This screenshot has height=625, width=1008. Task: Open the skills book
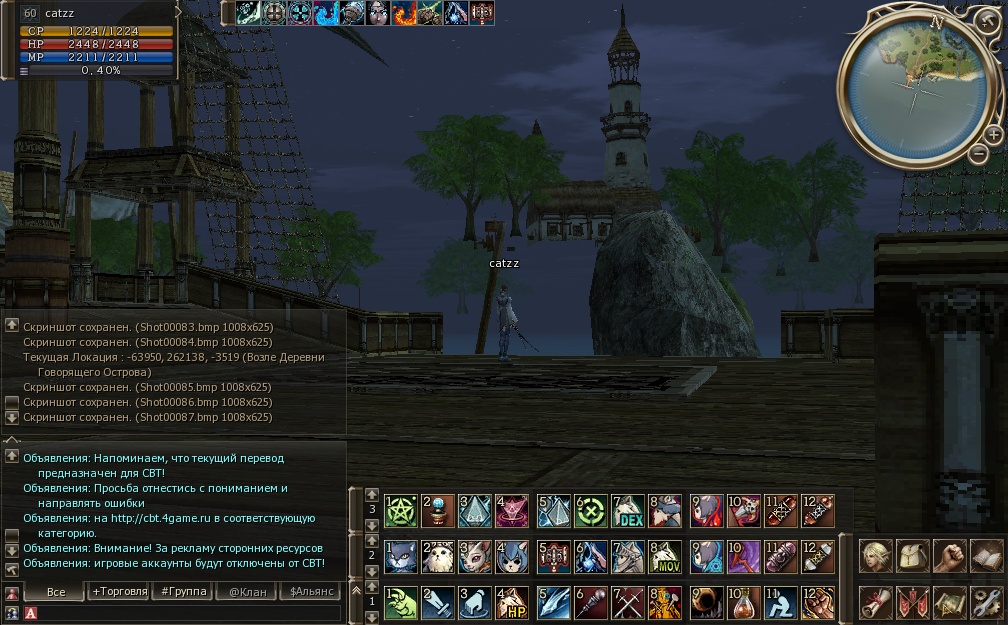pos(986,557)
